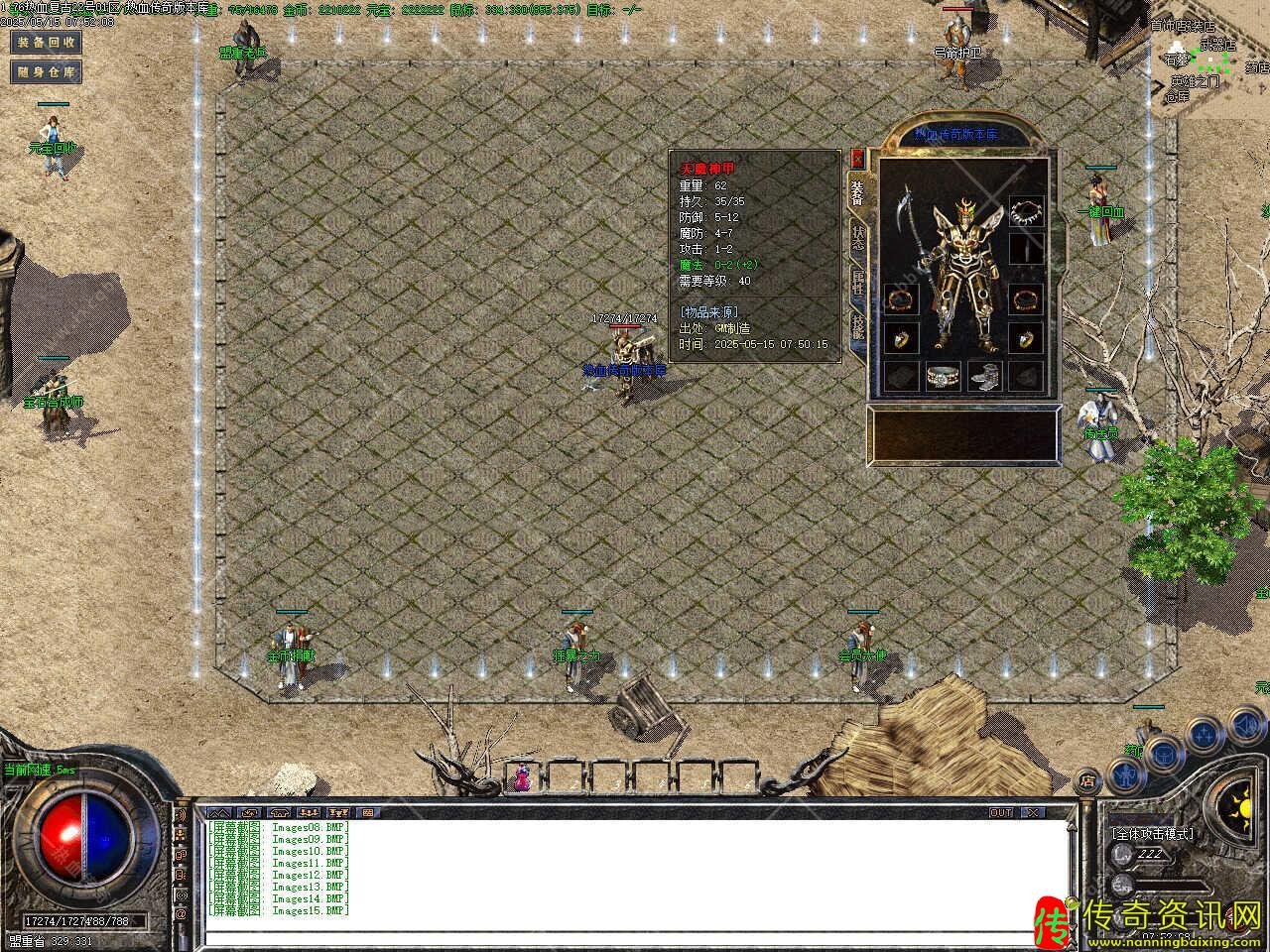This screenshot has height=952, width=1270.
Task: Select the equipped boots slot
Action: [983, 376]
